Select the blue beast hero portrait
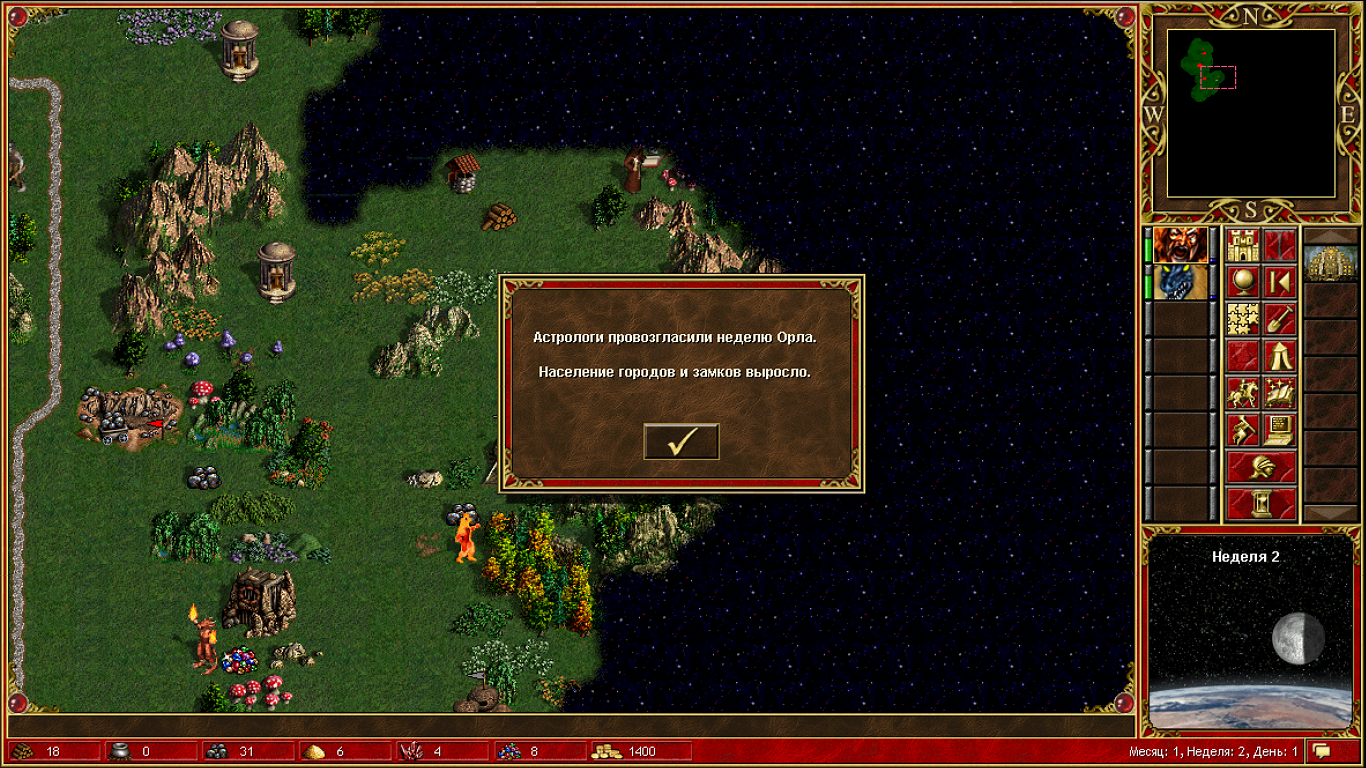Screen dimensions: 1366x768 click(1180, 283)
